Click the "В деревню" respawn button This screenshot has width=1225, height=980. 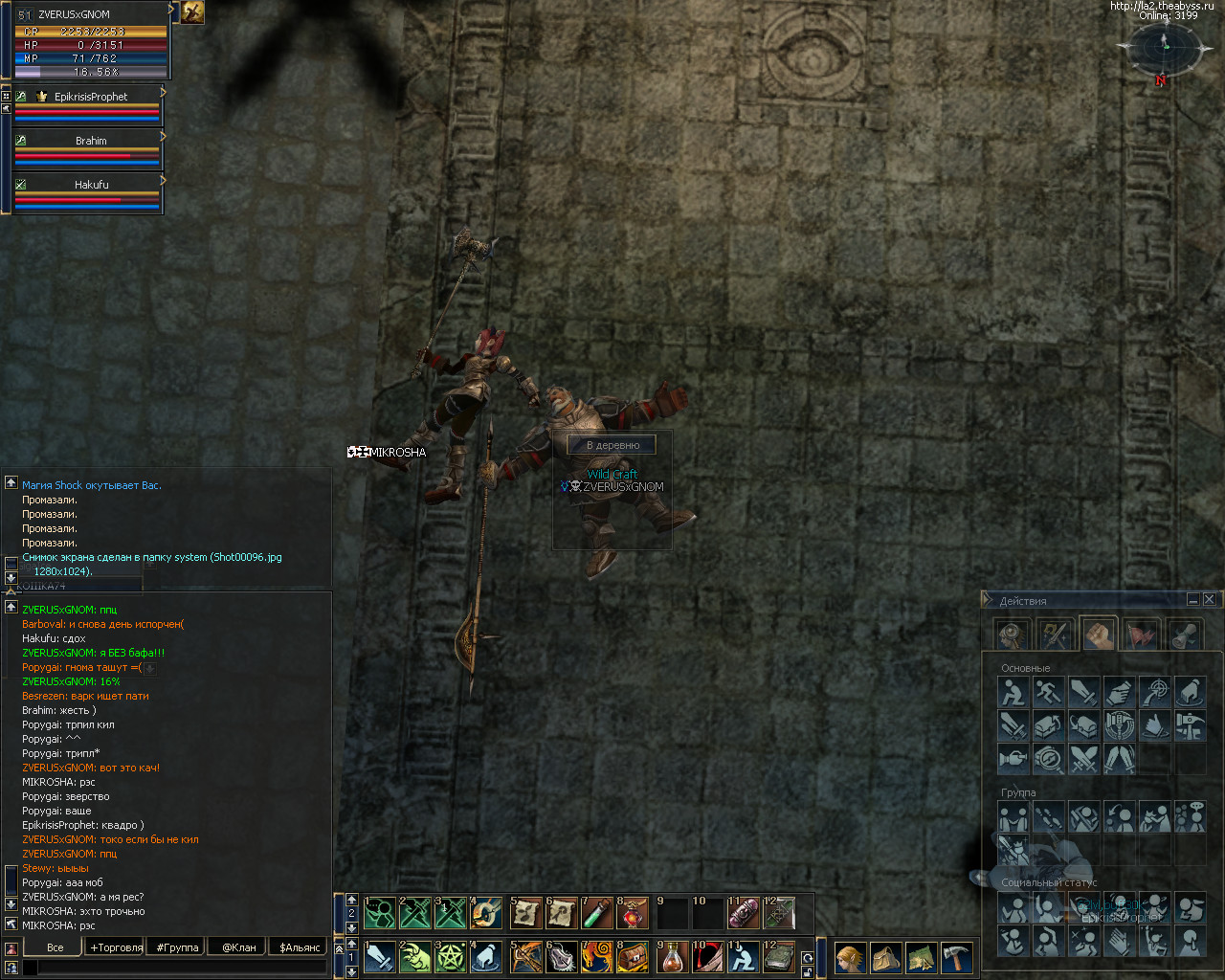click(x=612, y=445)
